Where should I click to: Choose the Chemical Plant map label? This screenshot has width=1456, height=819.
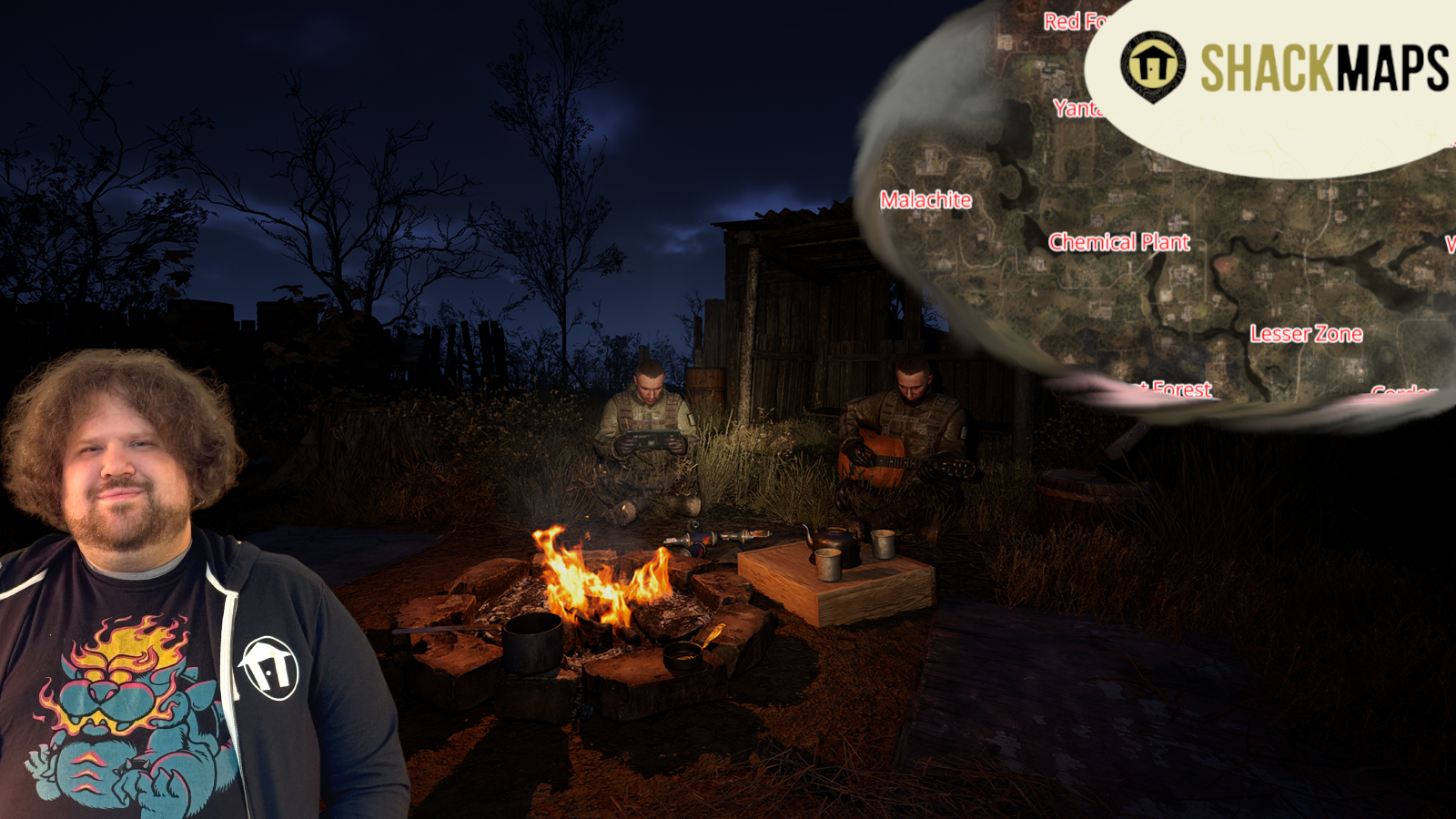(1118, 242)
